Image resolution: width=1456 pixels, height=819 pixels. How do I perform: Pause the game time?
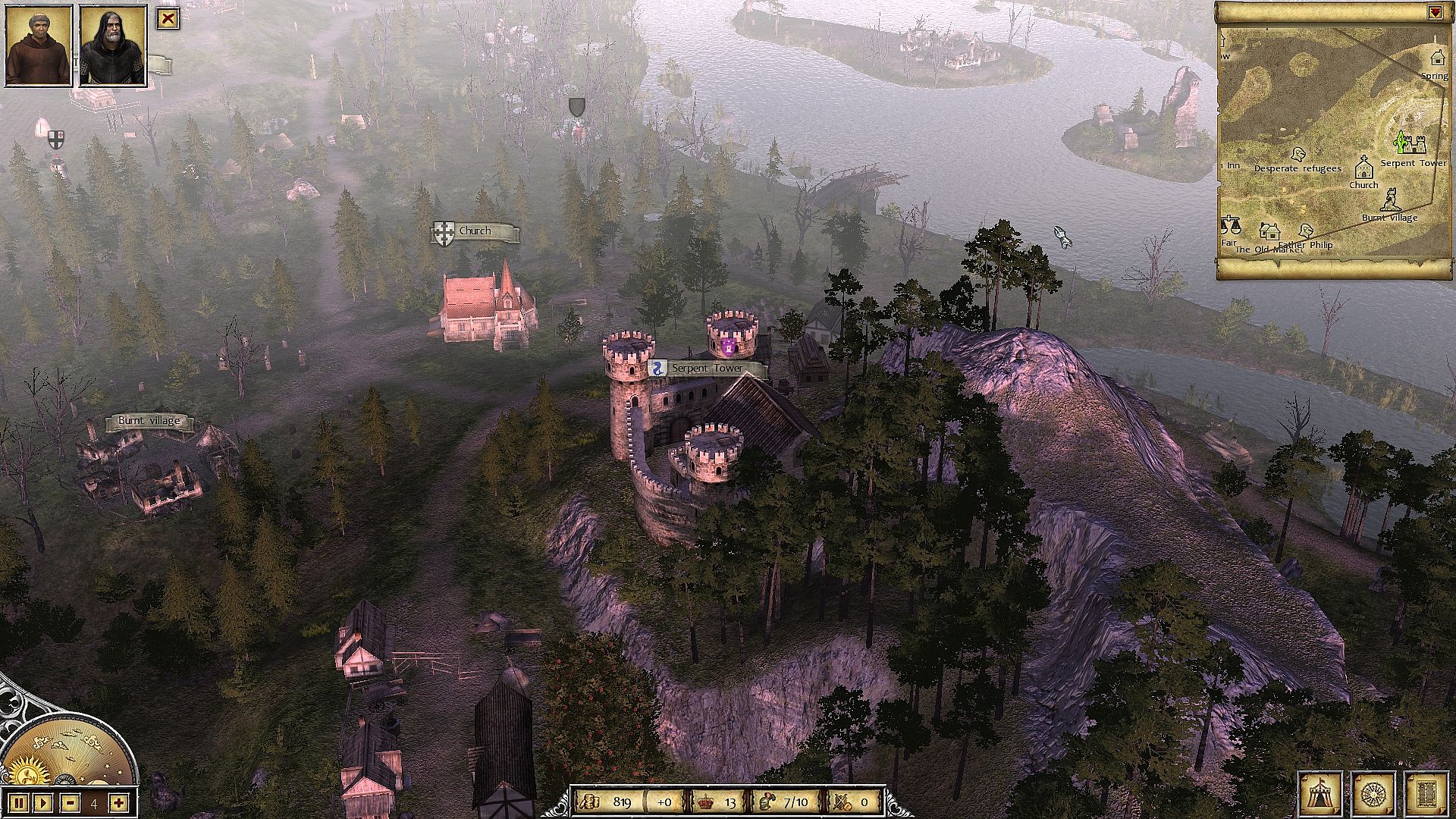click(x=19, y=802)
